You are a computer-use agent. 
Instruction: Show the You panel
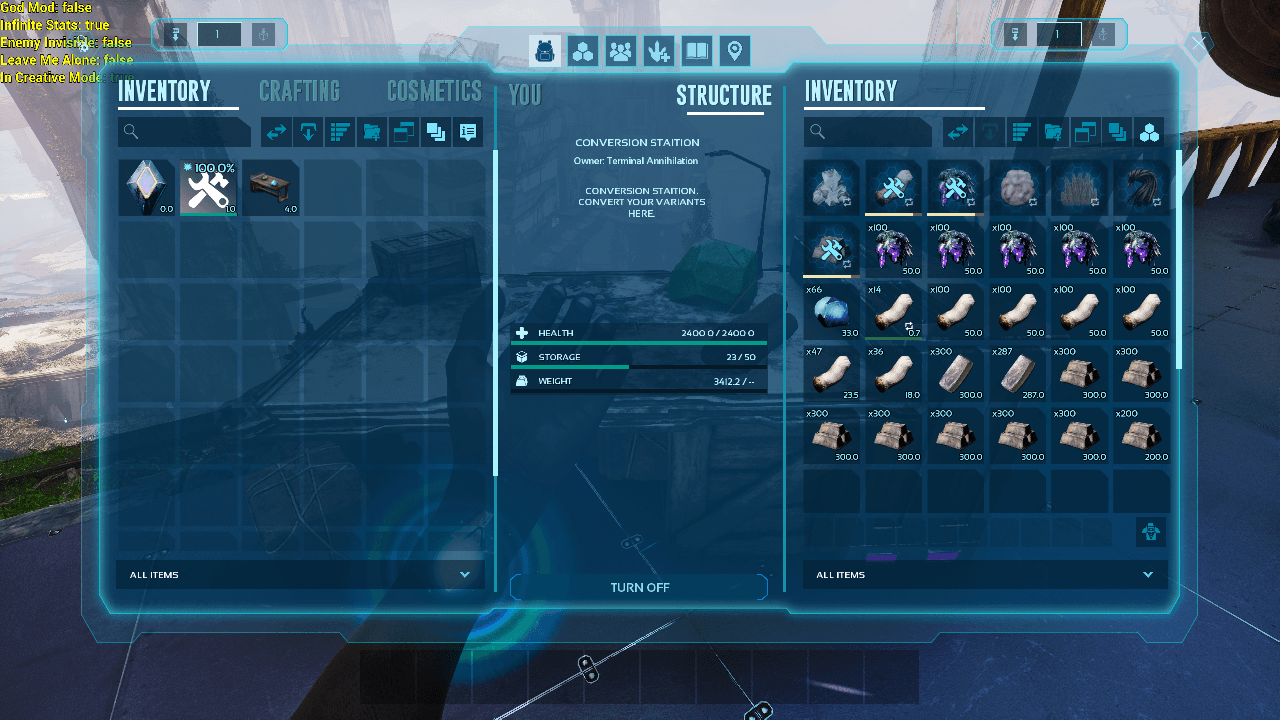point(525,95)
